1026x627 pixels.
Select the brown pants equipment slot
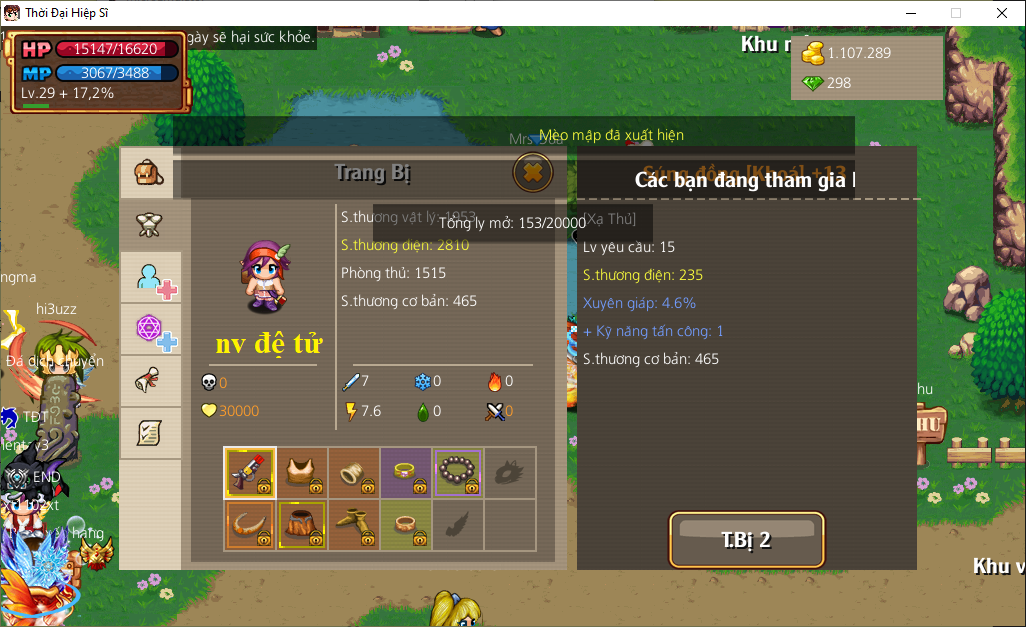[x=301, y=524]
